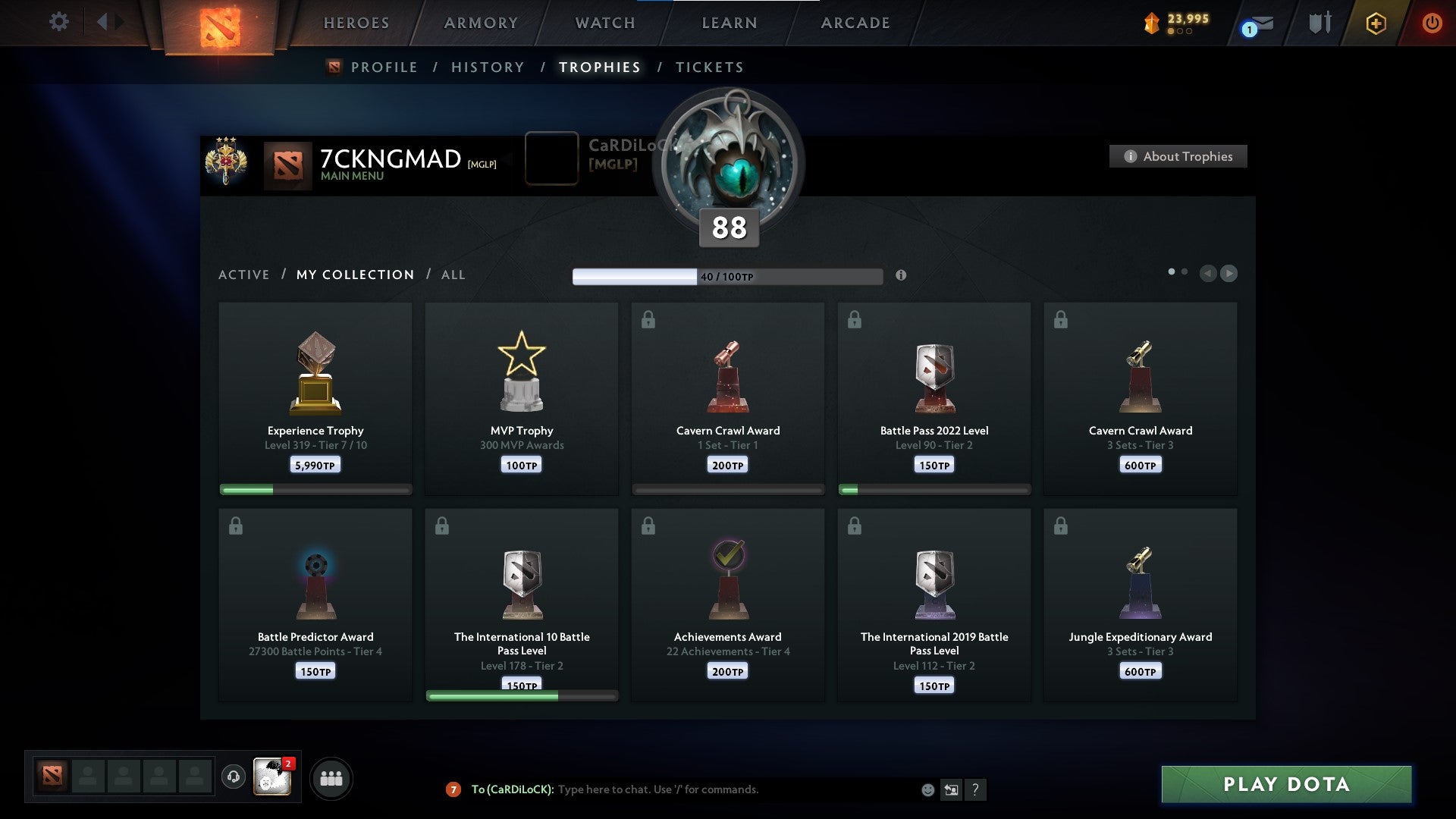1456x819 pixels.
Task: Open the ARCADE menu
Action: 855,23
